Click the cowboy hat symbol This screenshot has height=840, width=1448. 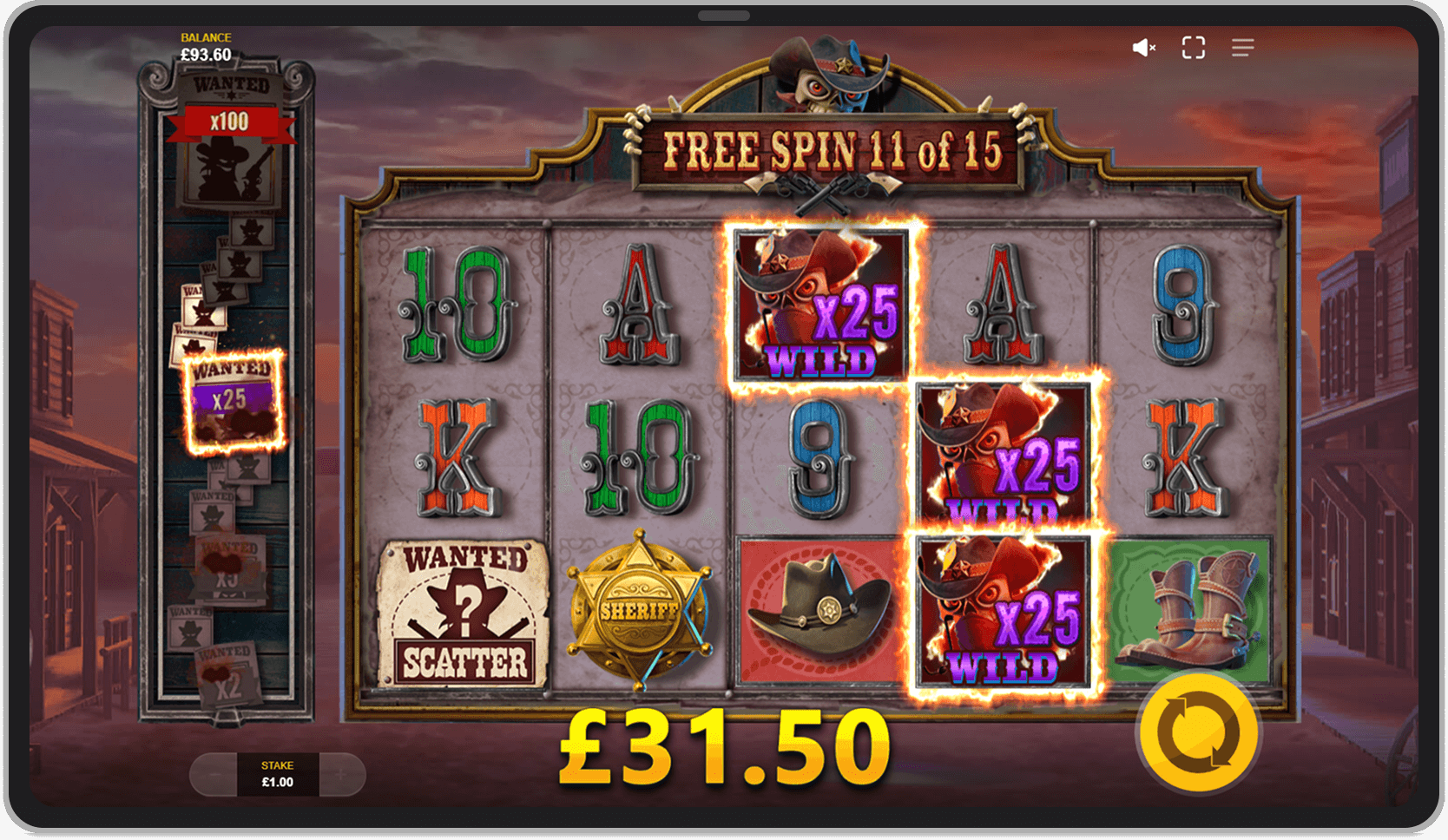coord(816,607)
